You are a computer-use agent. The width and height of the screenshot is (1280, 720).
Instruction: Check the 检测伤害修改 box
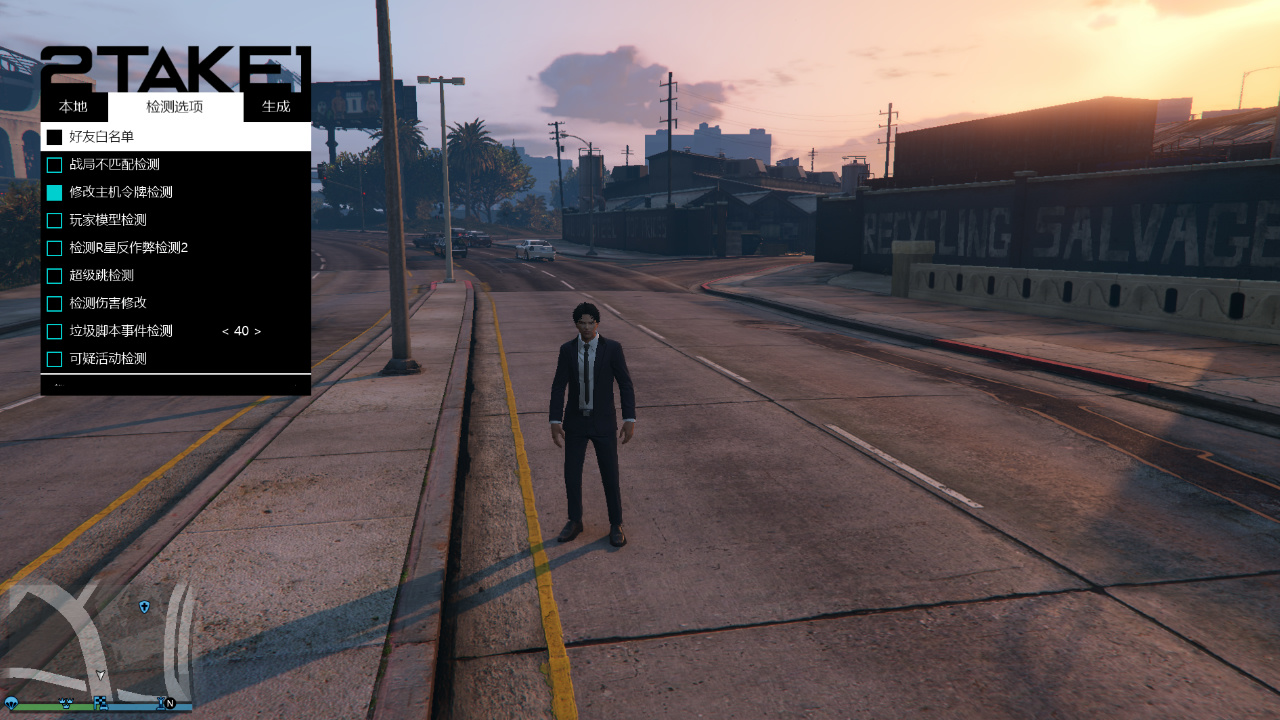point(55,303)
